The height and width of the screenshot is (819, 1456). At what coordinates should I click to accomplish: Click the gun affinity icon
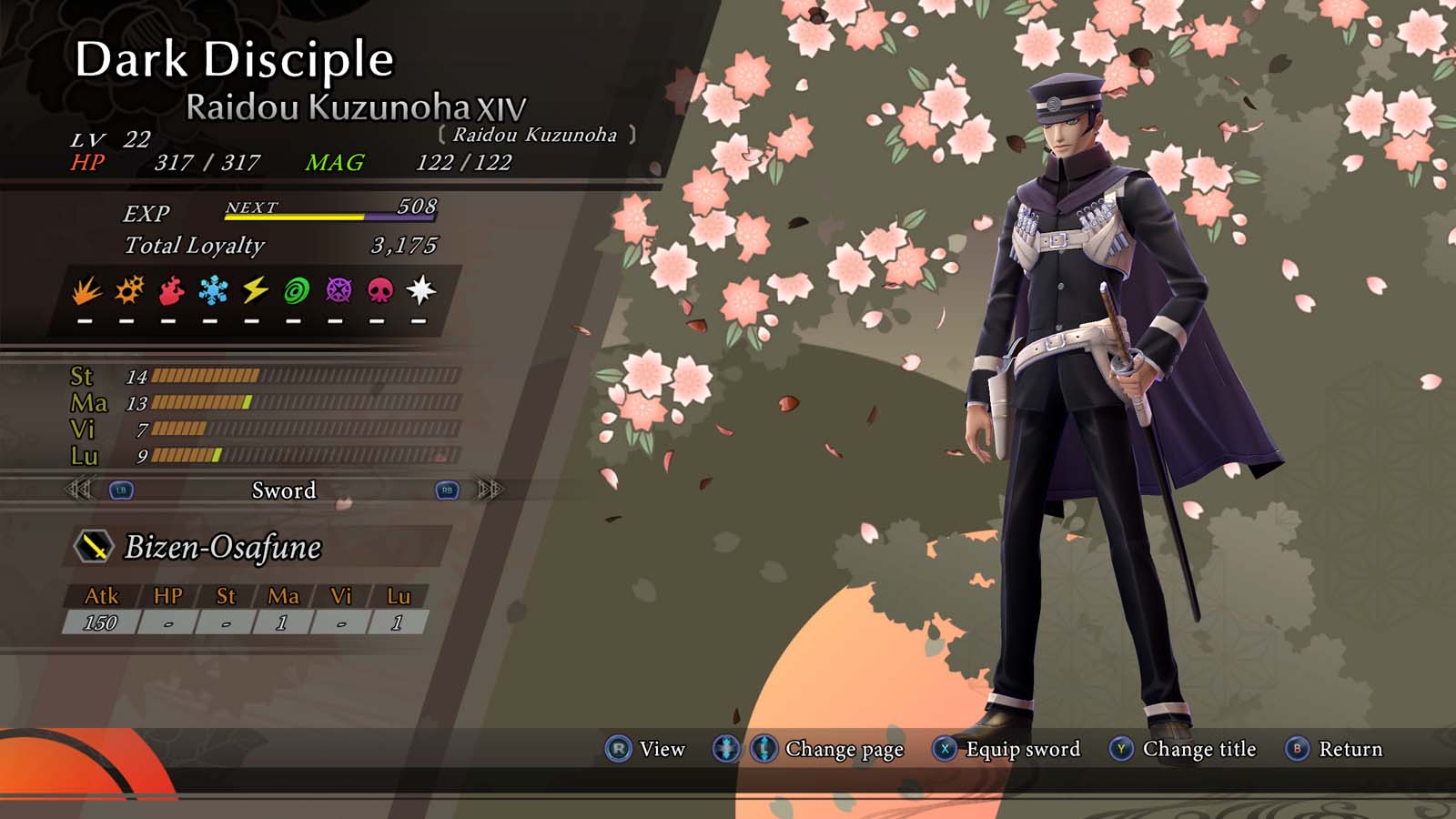tap(129, 291)
